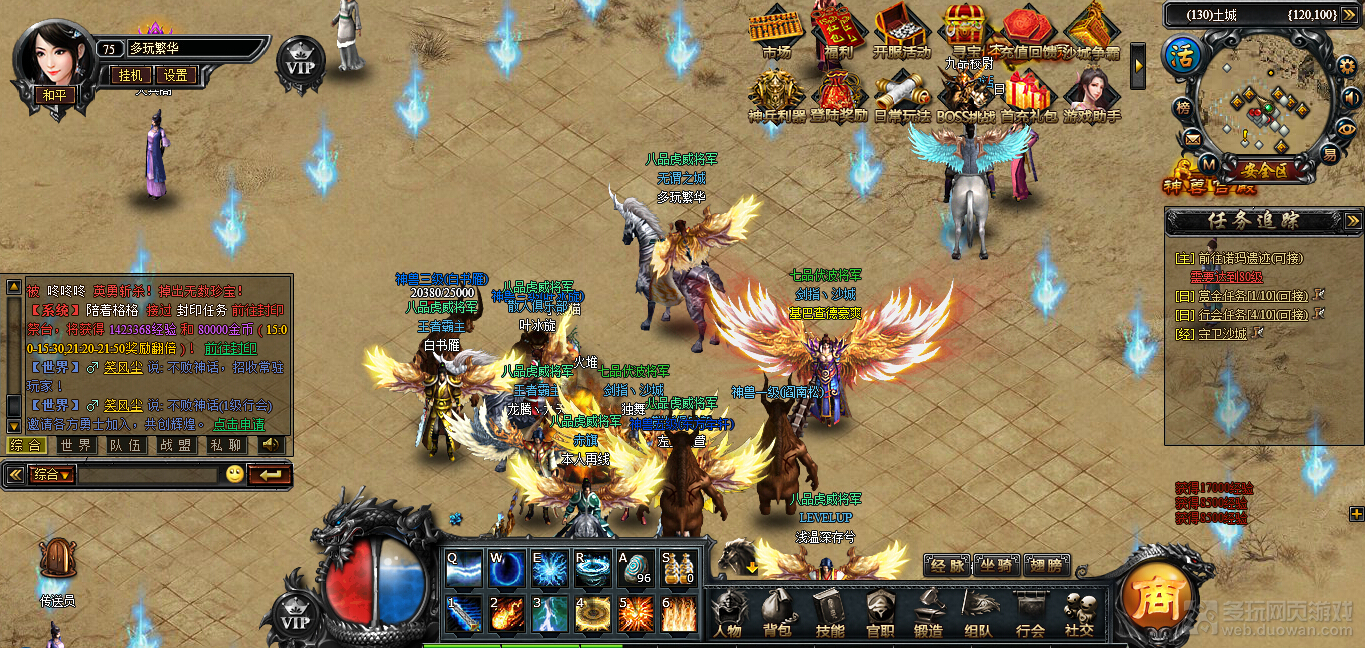Open the 行会 guild menu
This screenshot has height=648, width=1365.
1030,610
